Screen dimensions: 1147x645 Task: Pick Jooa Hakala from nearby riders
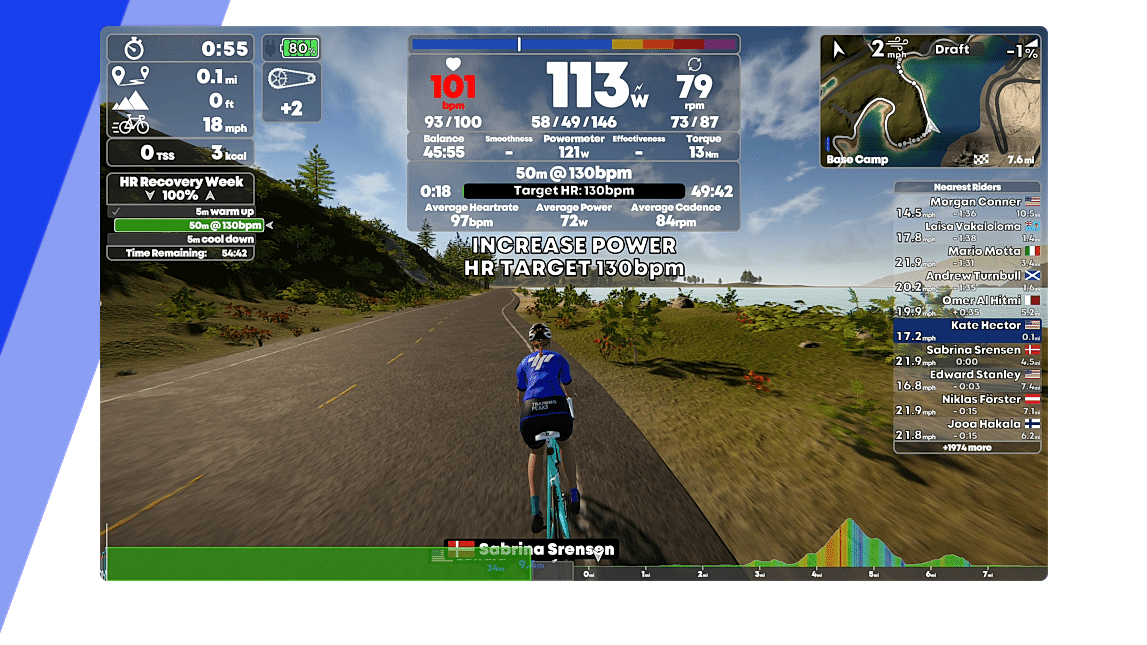(966, 429)
